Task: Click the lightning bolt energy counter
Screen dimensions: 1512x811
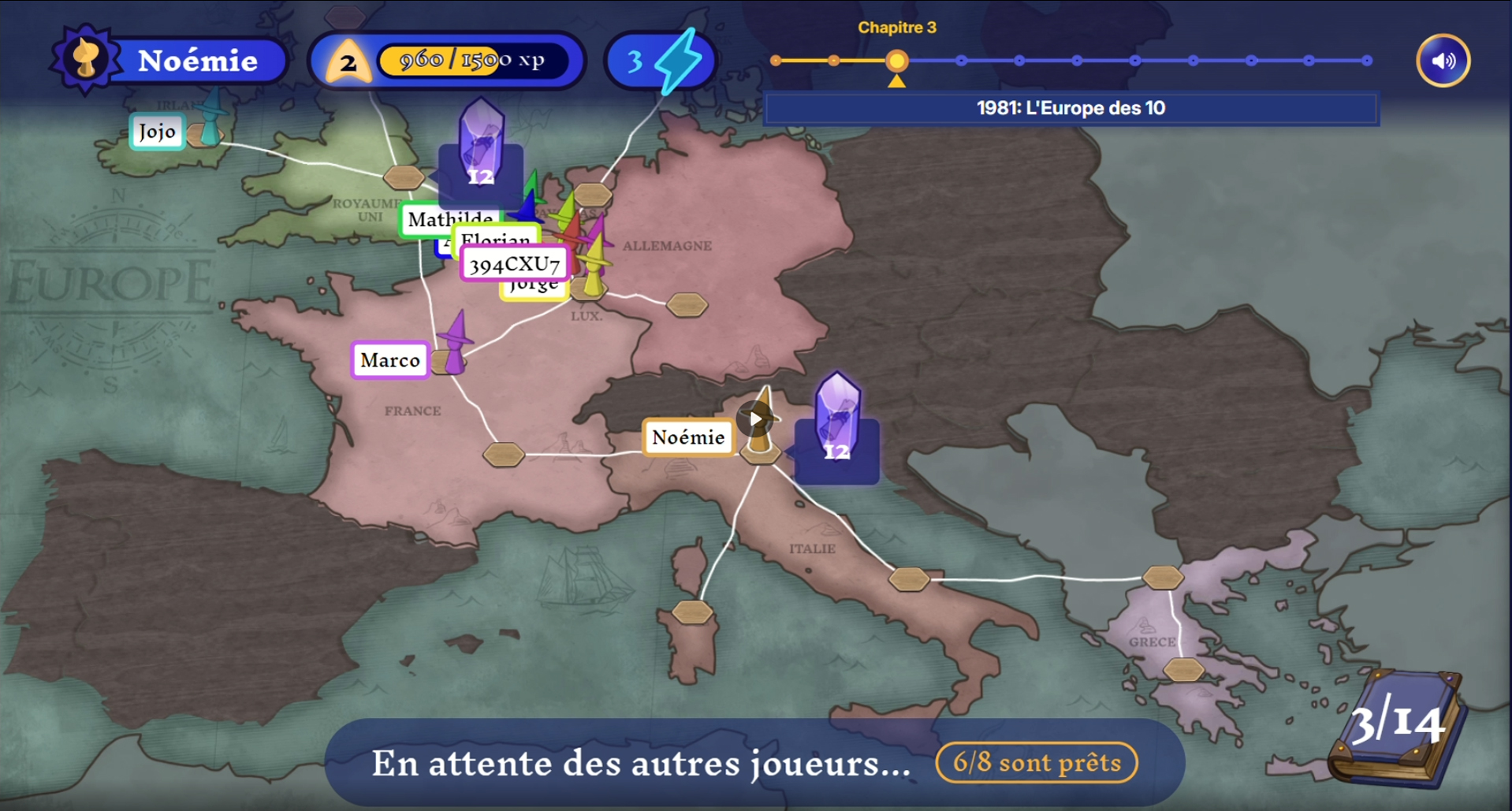Action: click(x=662, y=61)
